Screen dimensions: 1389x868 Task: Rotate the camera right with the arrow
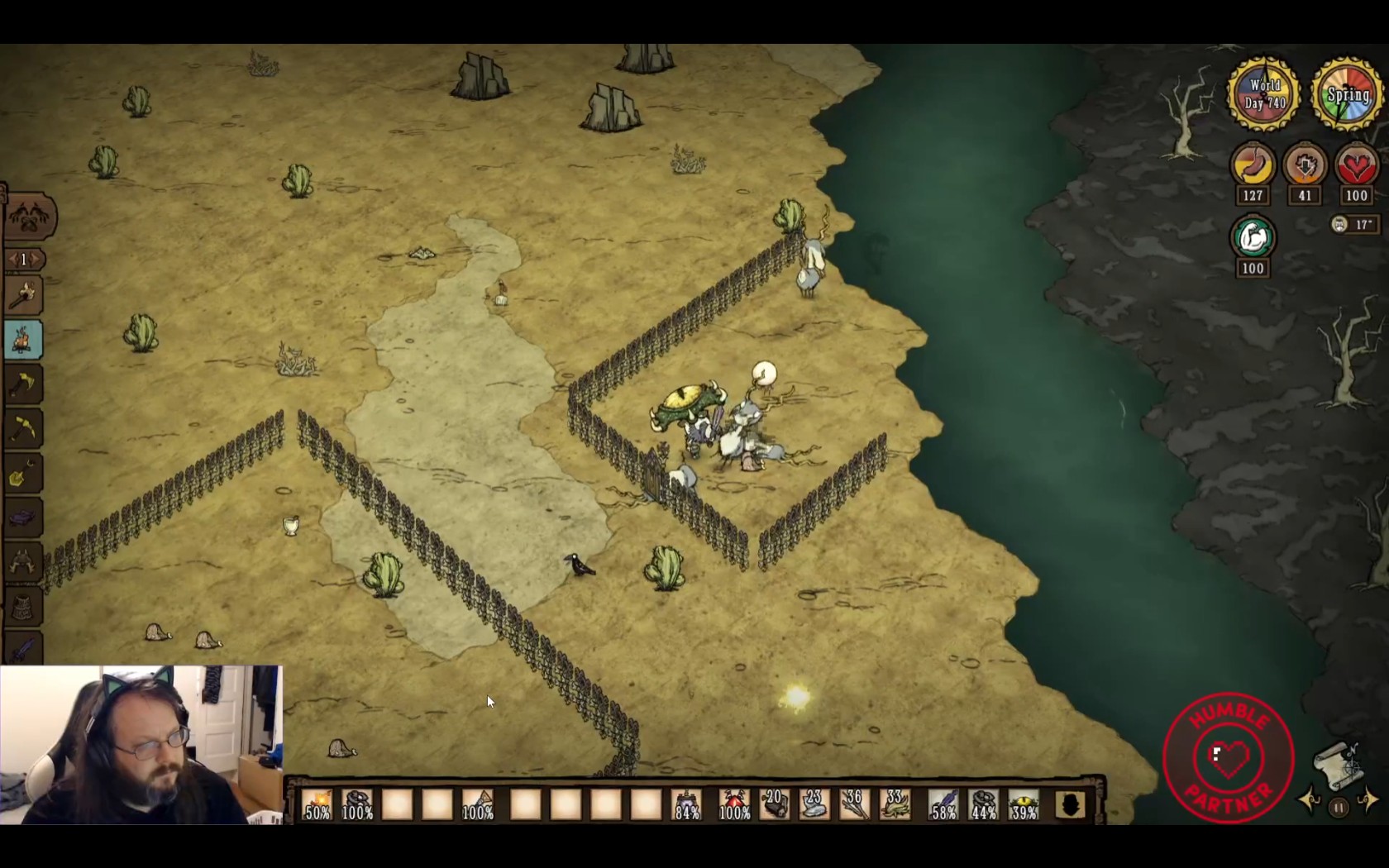pos(1368,799)
